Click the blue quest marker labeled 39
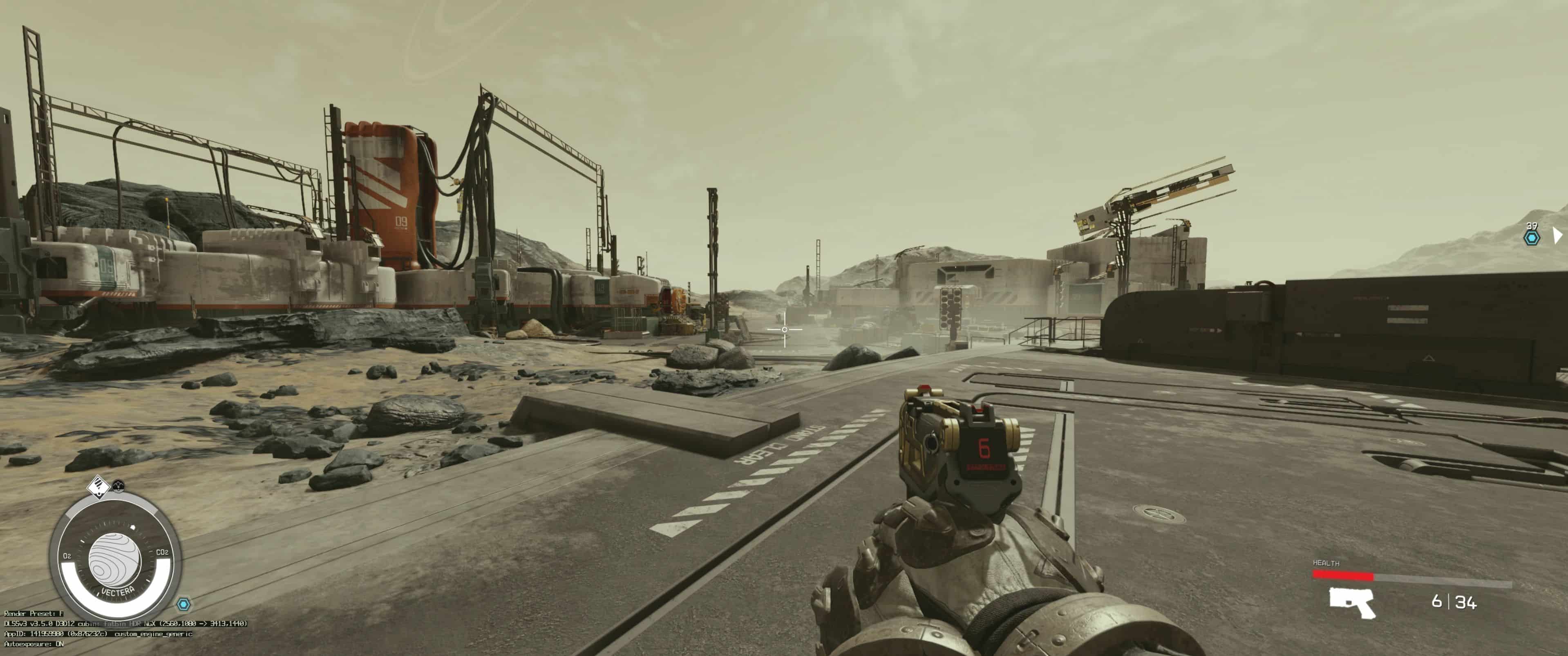 tap(1532, 237)
